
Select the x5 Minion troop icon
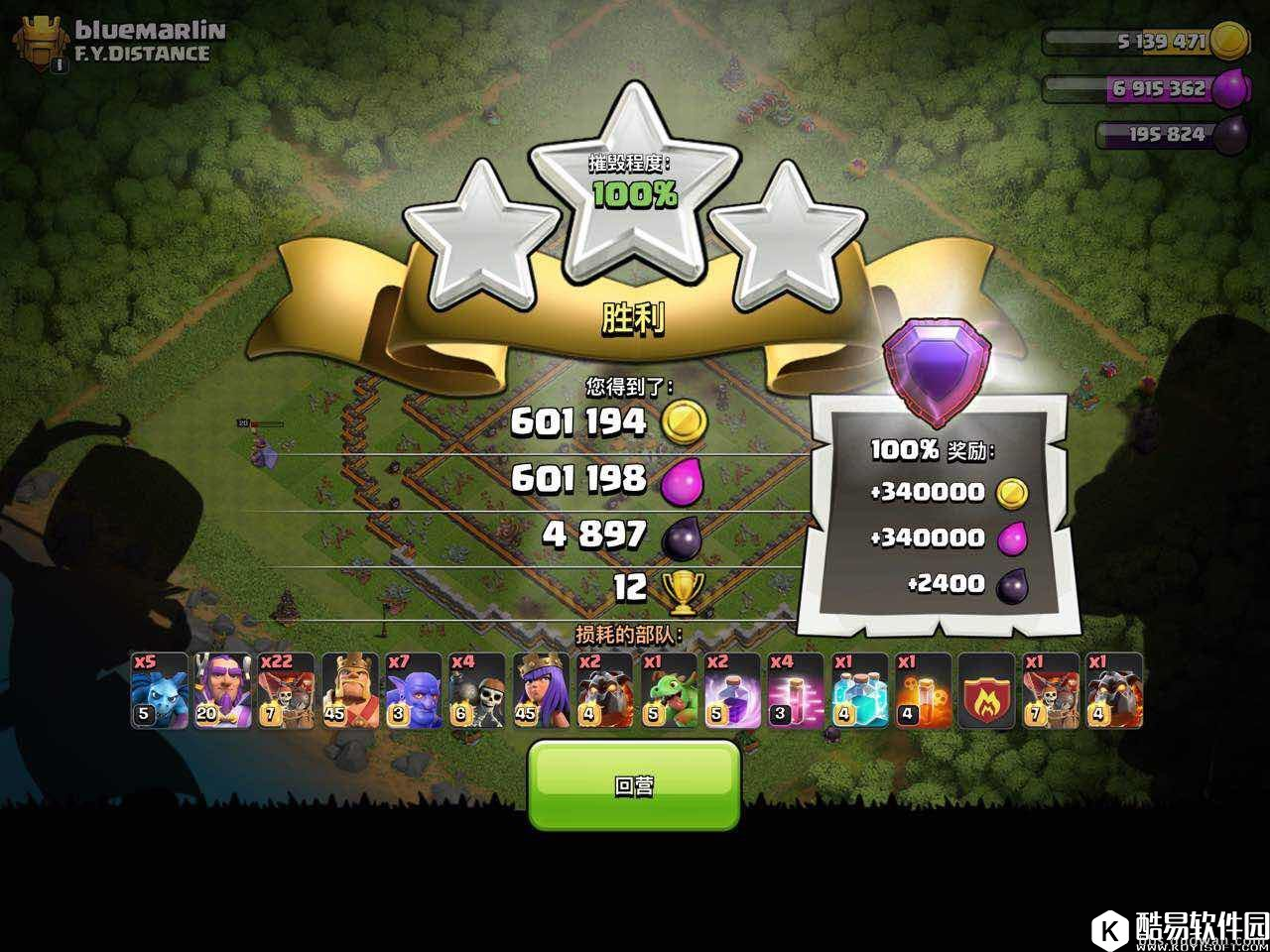click(x=159, y=691)
